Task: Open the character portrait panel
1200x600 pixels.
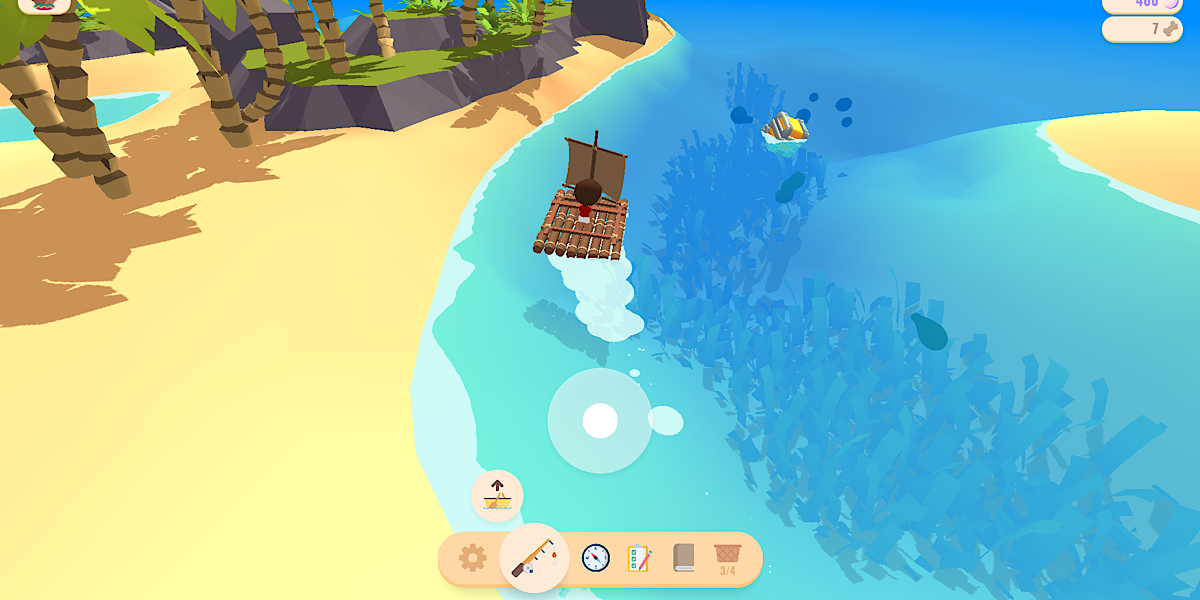Action: pyautogui.click(x=44, y=5)
